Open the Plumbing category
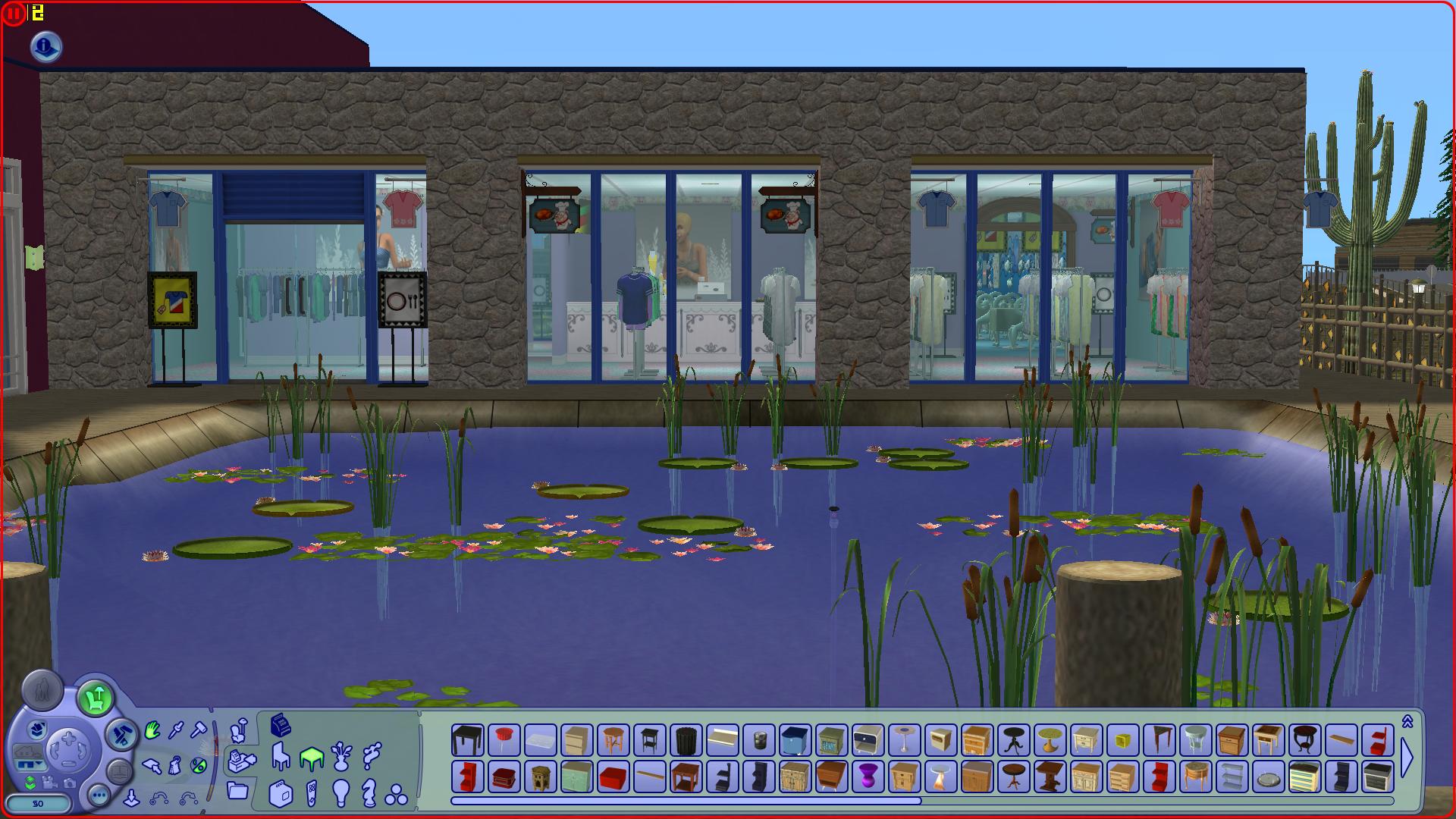1456x819 pixels. tap(372, 757)
